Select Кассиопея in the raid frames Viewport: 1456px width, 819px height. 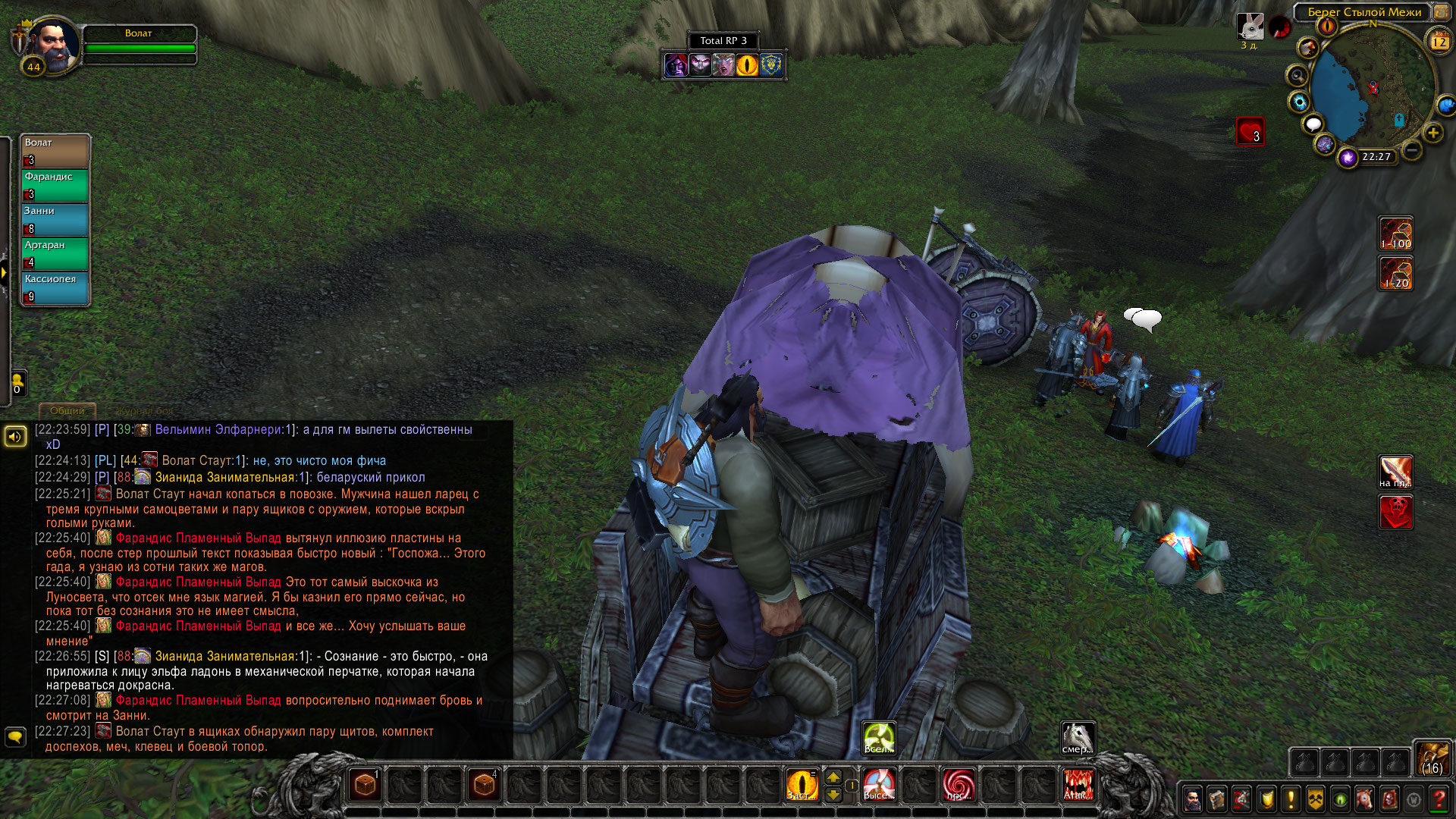pyautogui.click(x=55, y=287)
